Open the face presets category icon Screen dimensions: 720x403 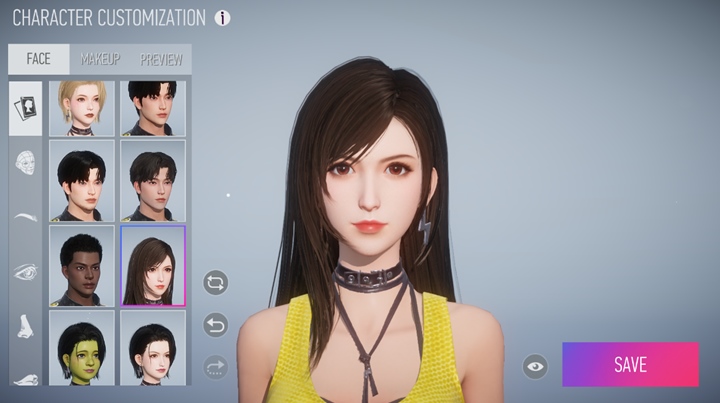pyautogui.click(x=26, y=108)
